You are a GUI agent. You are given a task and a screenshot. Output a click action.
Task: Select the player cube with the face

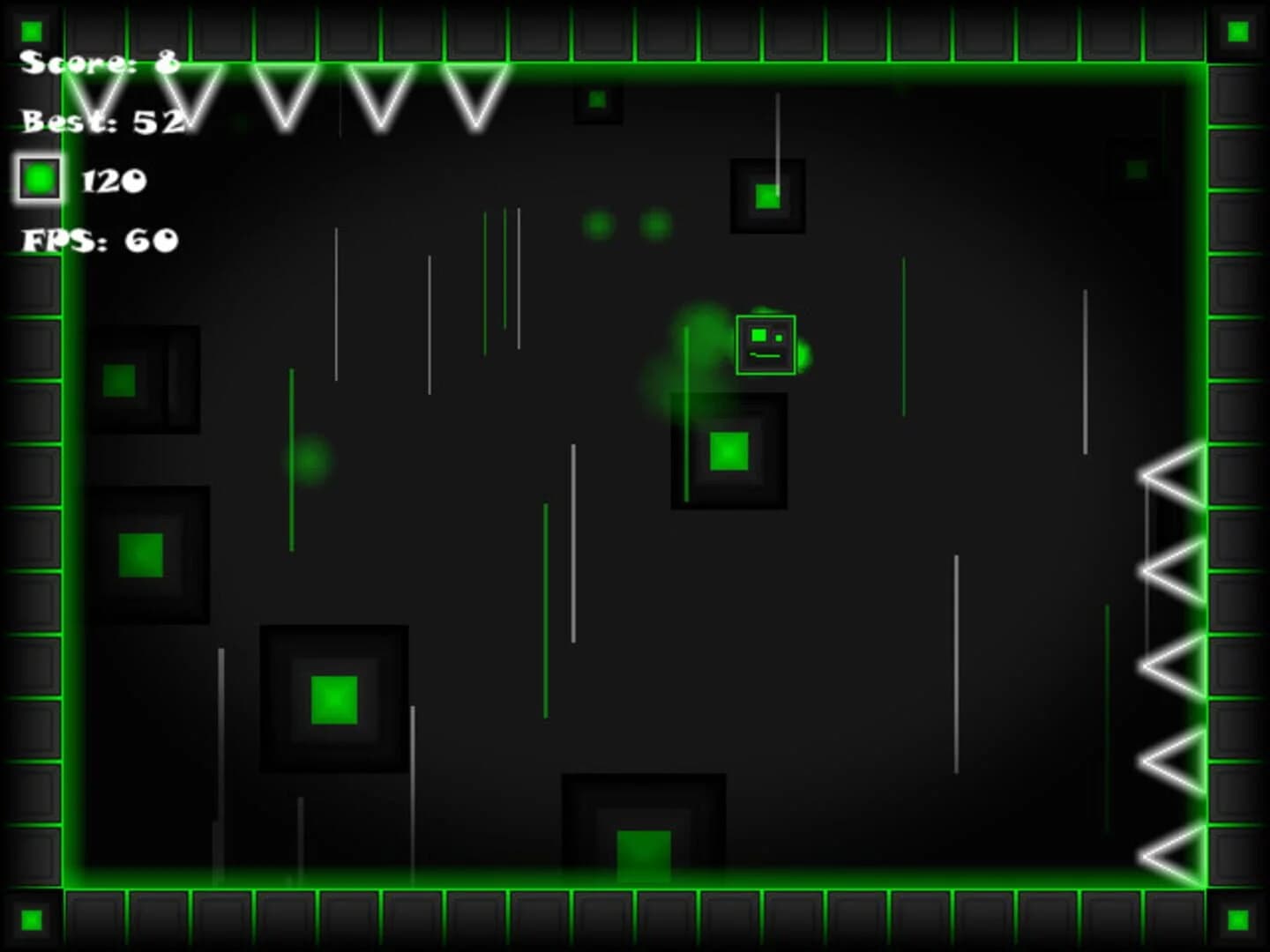pos(764,345)
